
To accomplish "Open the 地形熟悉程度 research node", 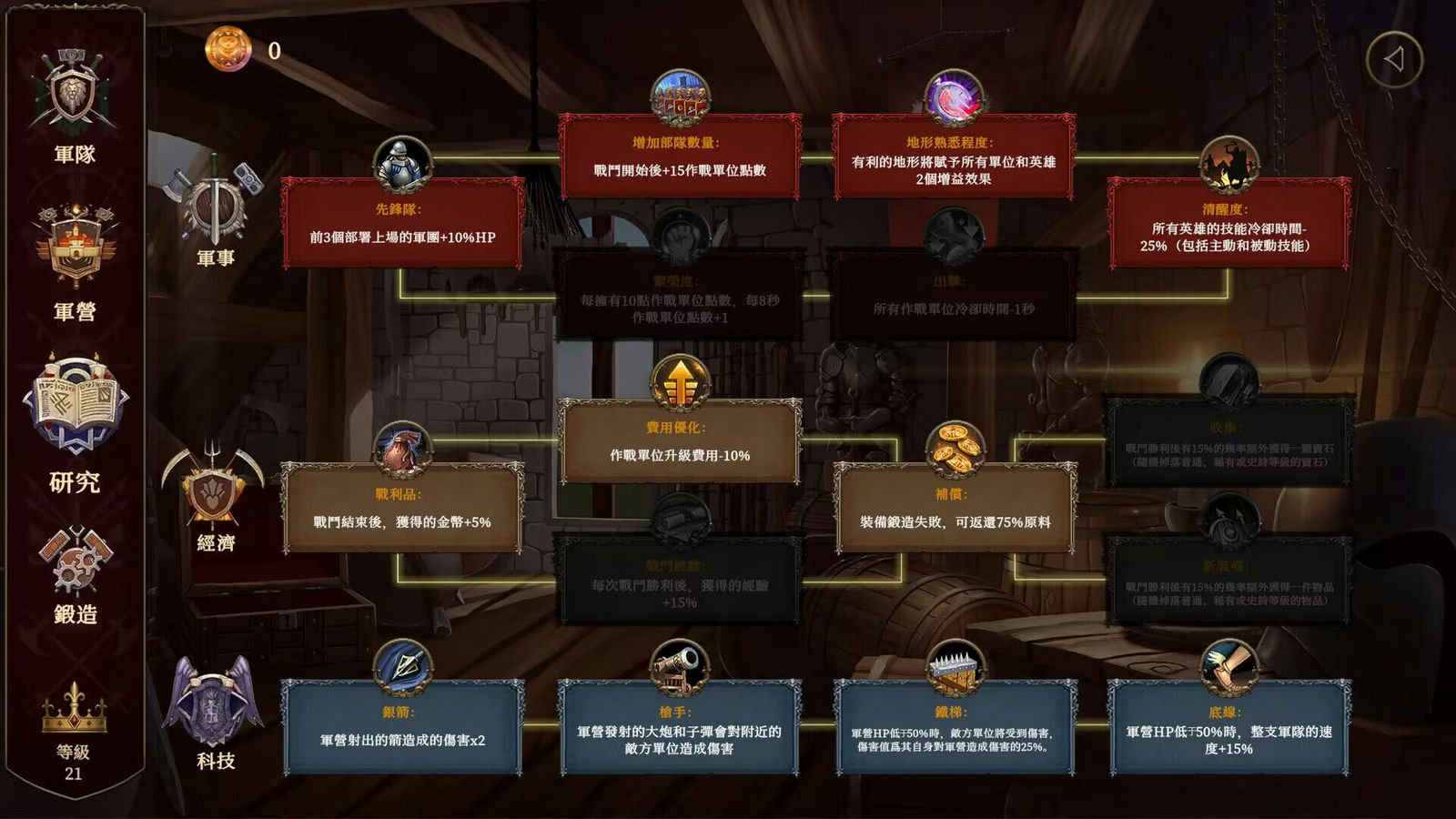I will click(957, 157).
